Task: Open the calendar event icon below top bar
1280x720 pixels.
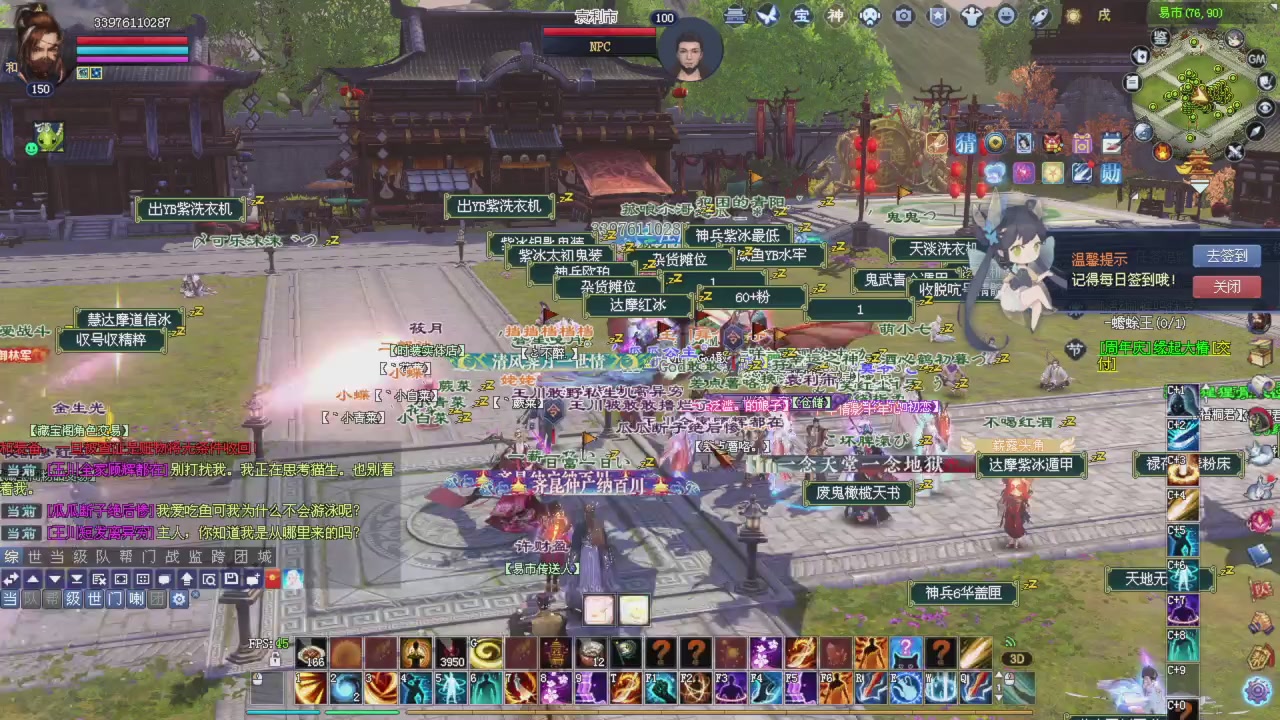Action: [1109, 141]
